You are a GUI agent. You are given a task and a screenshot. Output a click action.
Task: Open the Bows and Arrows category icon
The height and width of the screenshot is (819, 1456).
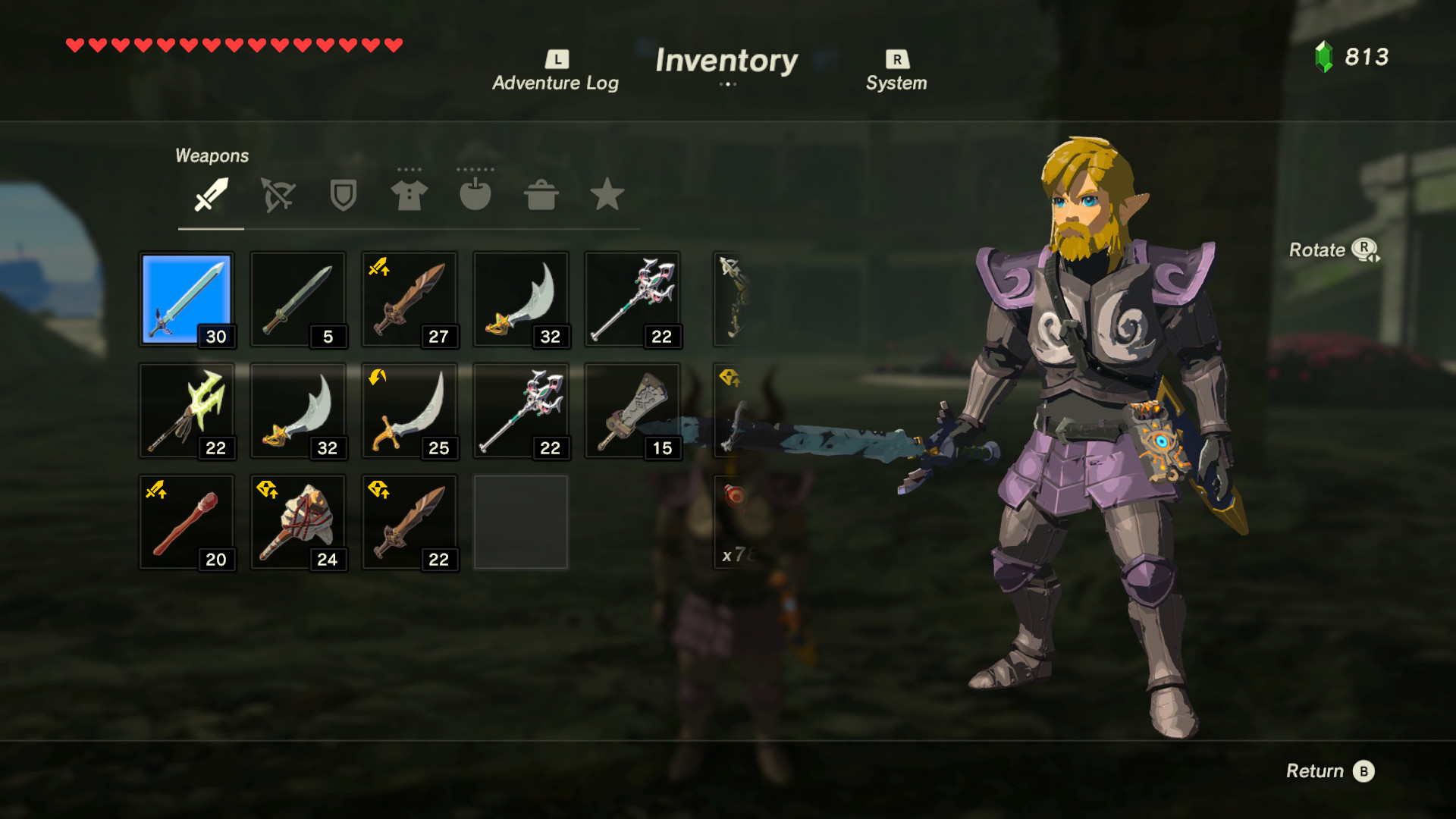coord(276,196)
